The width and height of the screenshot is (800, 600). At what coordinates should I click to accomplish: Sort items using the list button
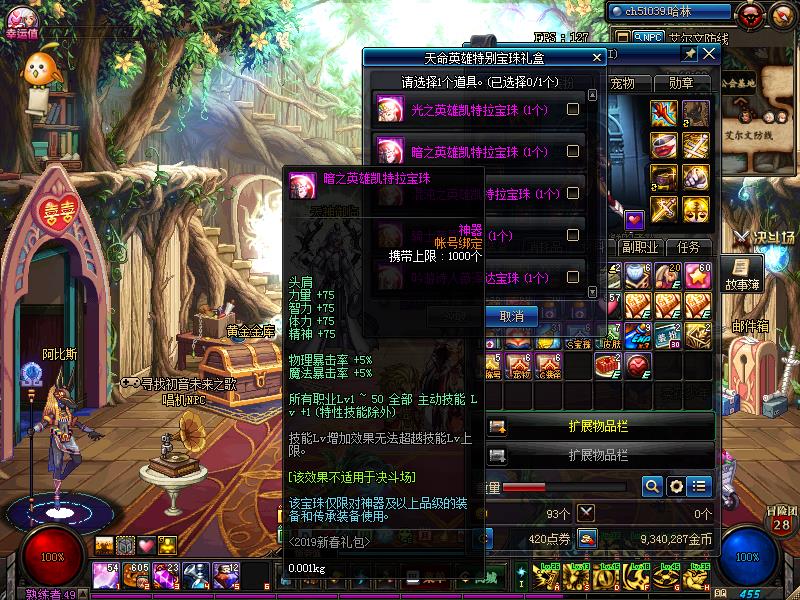[699, 487]
